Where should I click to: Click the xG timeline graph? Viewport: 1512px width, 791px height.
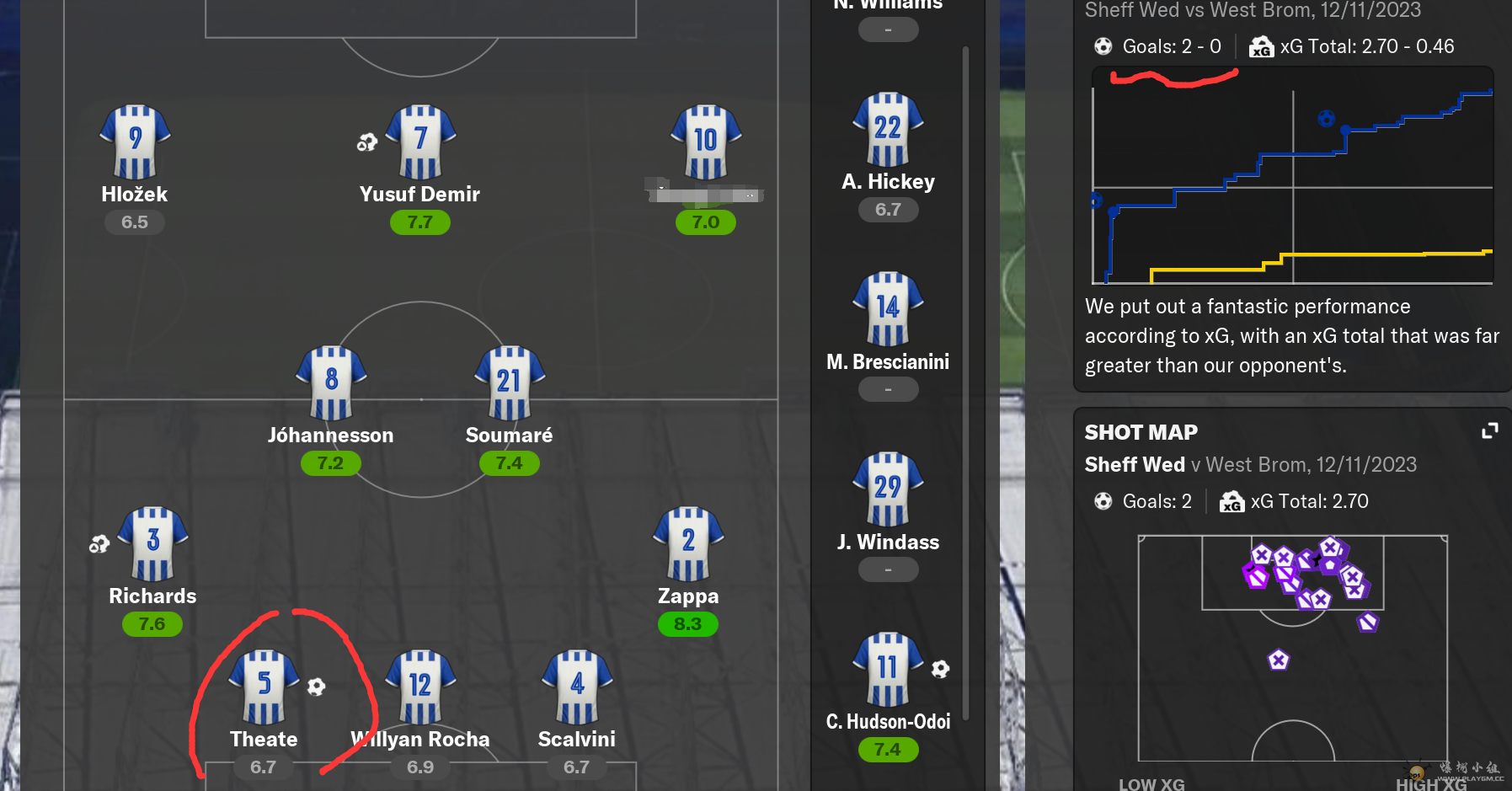pos(1292,185)
